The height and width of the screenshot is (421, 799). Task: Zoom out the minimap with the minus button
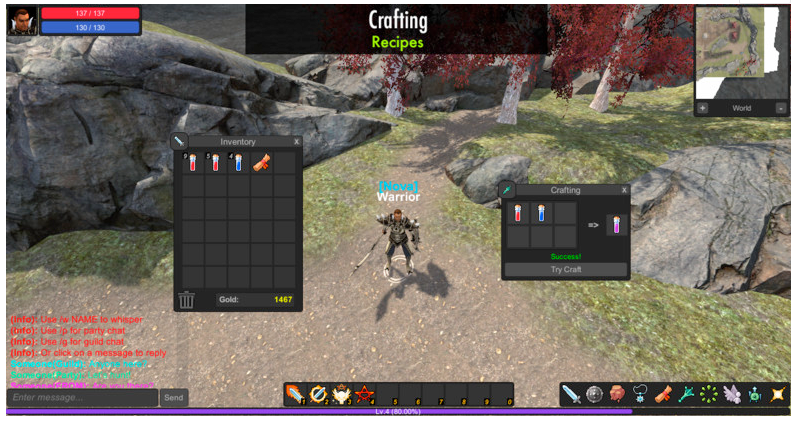(x=780, y=108)
